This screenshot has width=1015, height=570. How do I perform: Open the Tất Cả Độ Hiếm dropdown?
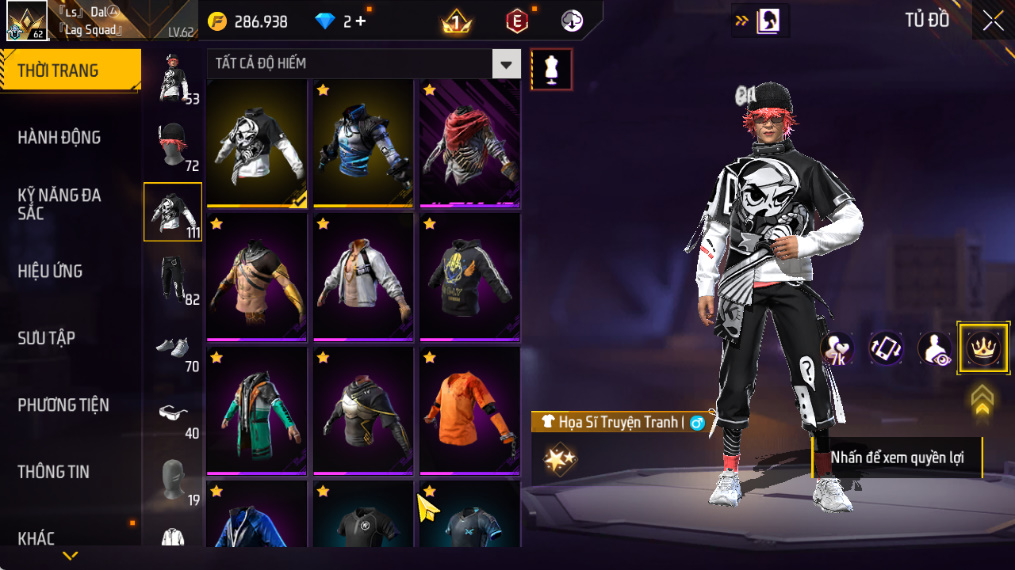[x=506, y=64]
